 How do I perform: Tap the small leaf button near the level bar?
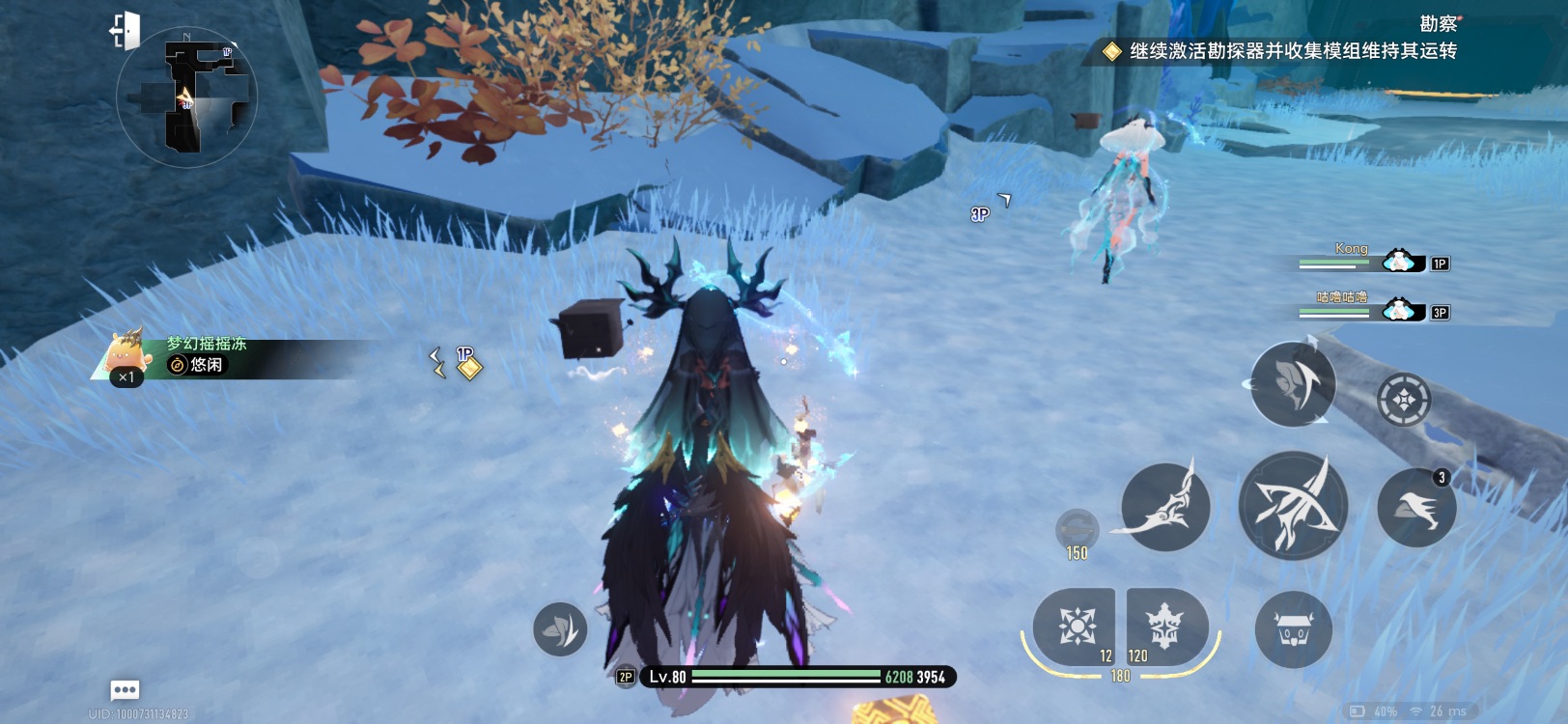560,629
